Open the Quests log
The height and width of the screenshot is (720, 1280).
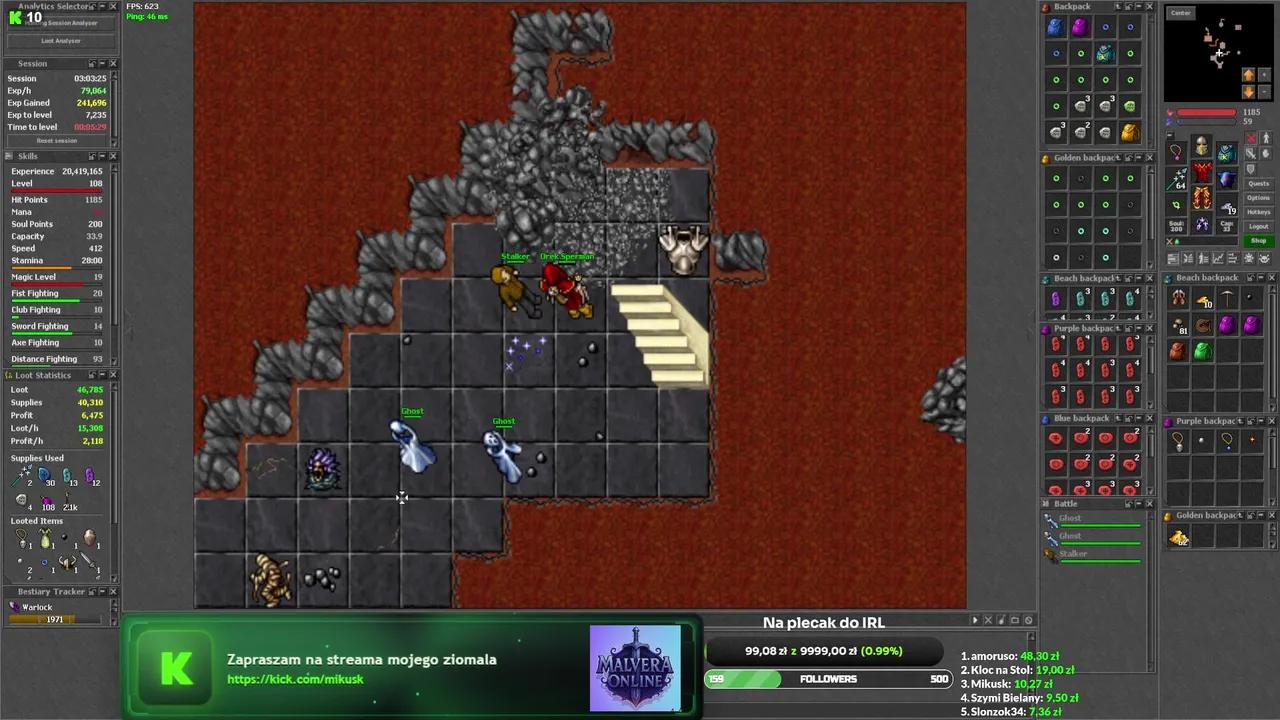click(1258, 184)
